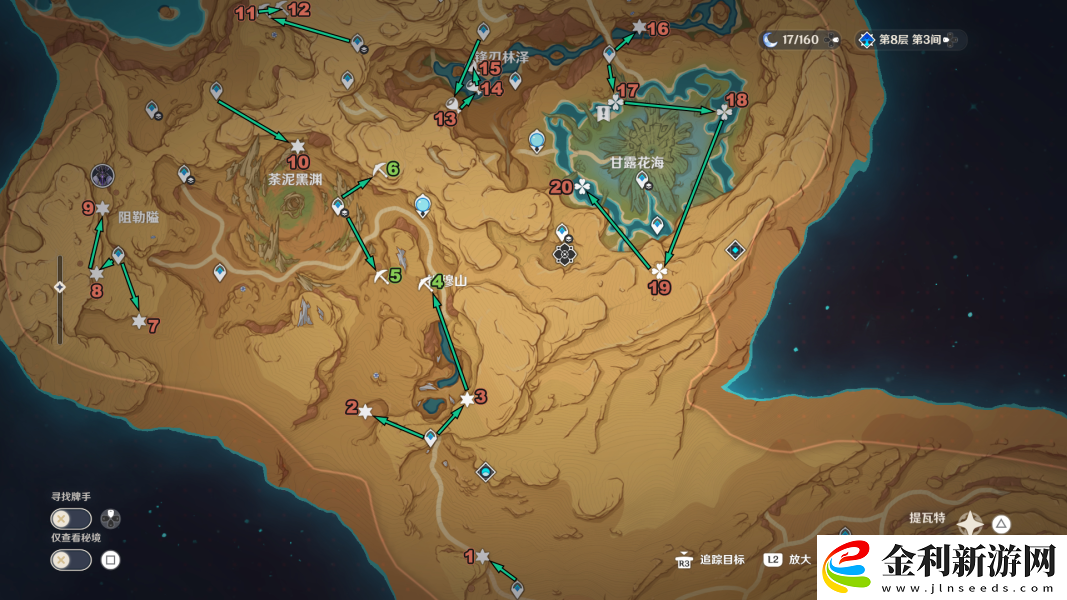Viewport: 1067px width, 600px height.
Task: Select the boss portrait marker above 阻勒隘
Action: pyautogui.click(x=102, y=177)
